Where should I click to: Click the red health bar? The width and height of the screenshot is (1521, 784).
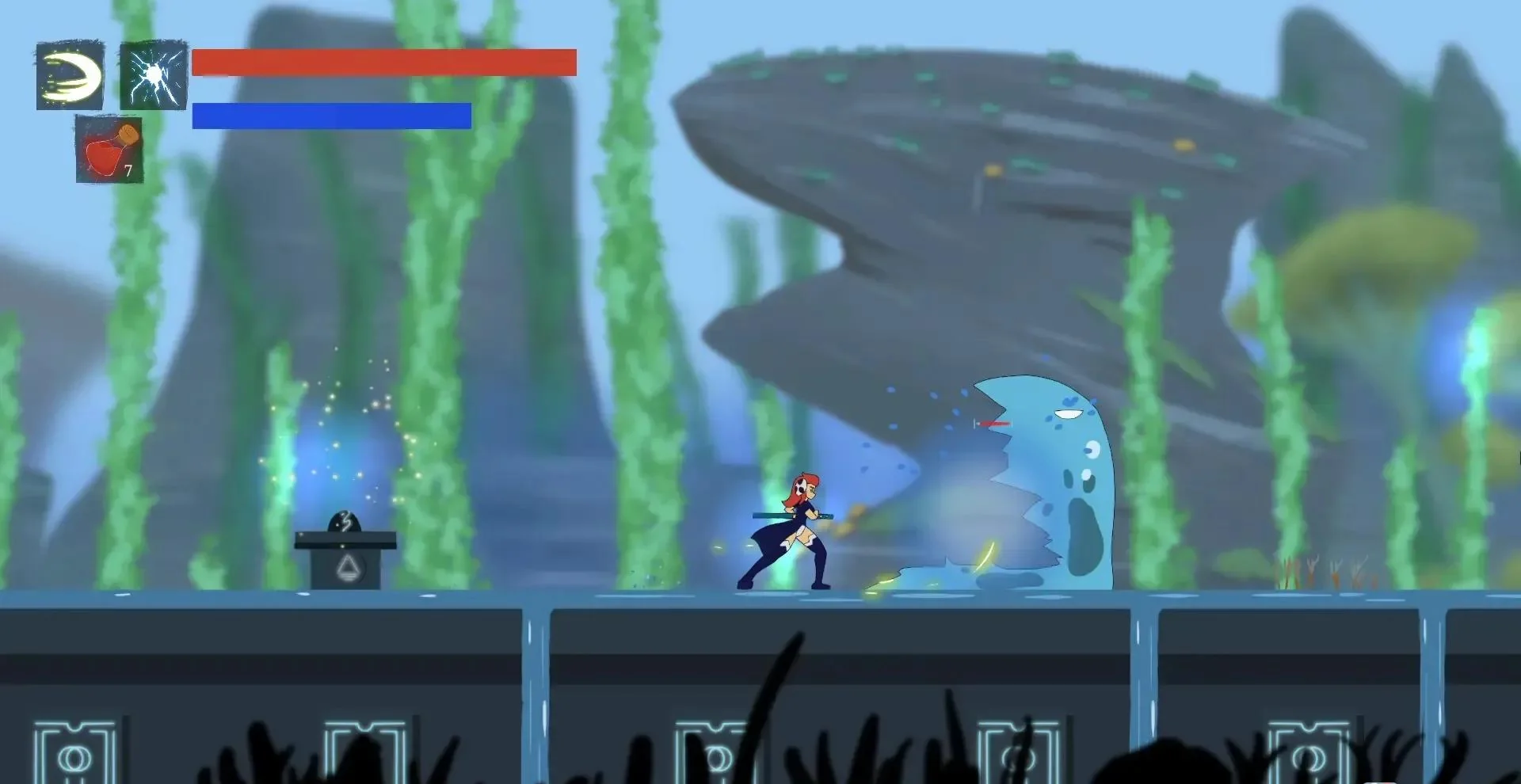384,62
